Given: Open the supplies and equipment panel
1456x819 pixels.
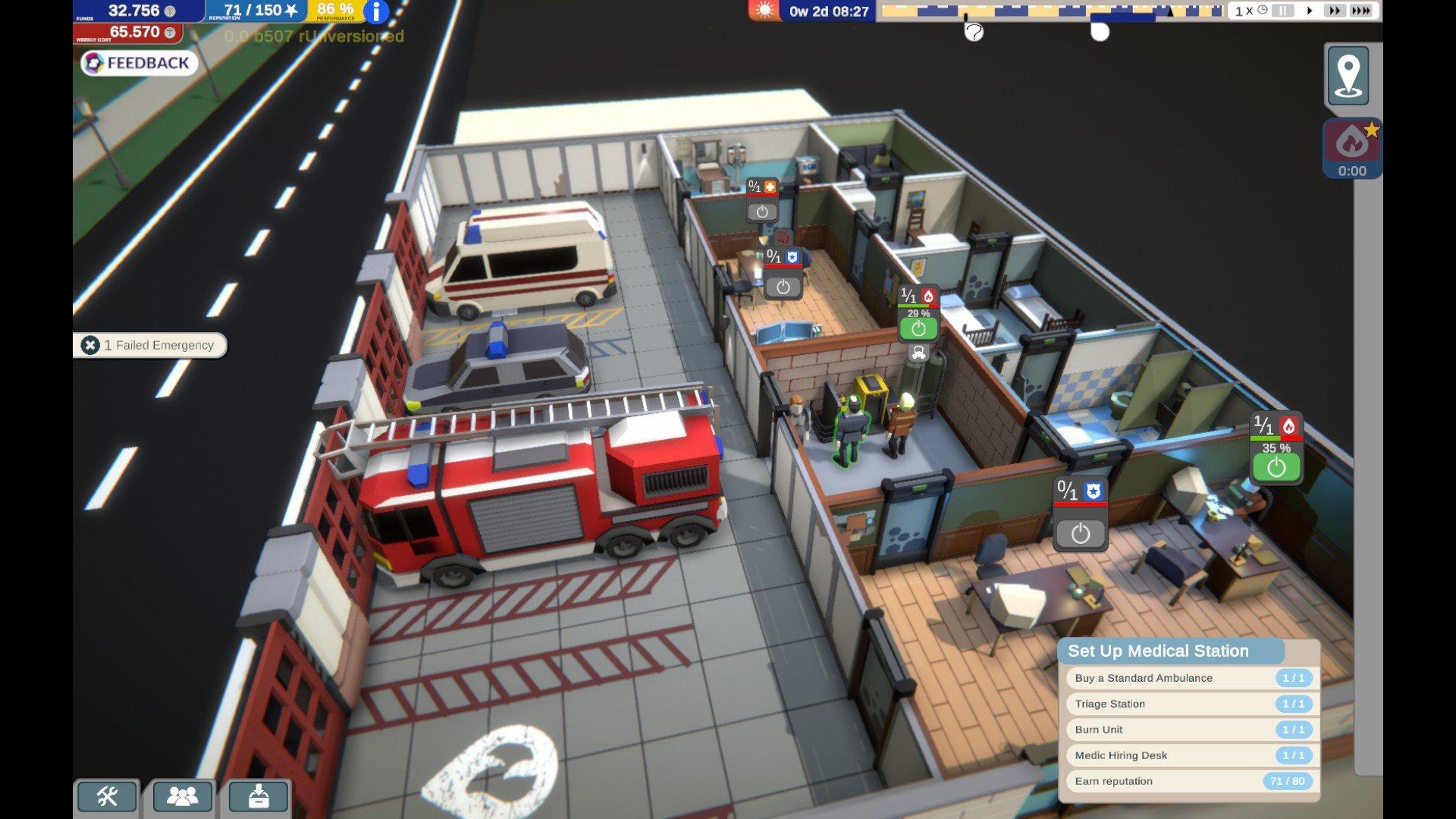Looking at the screenshot, I should coord(259,796).
